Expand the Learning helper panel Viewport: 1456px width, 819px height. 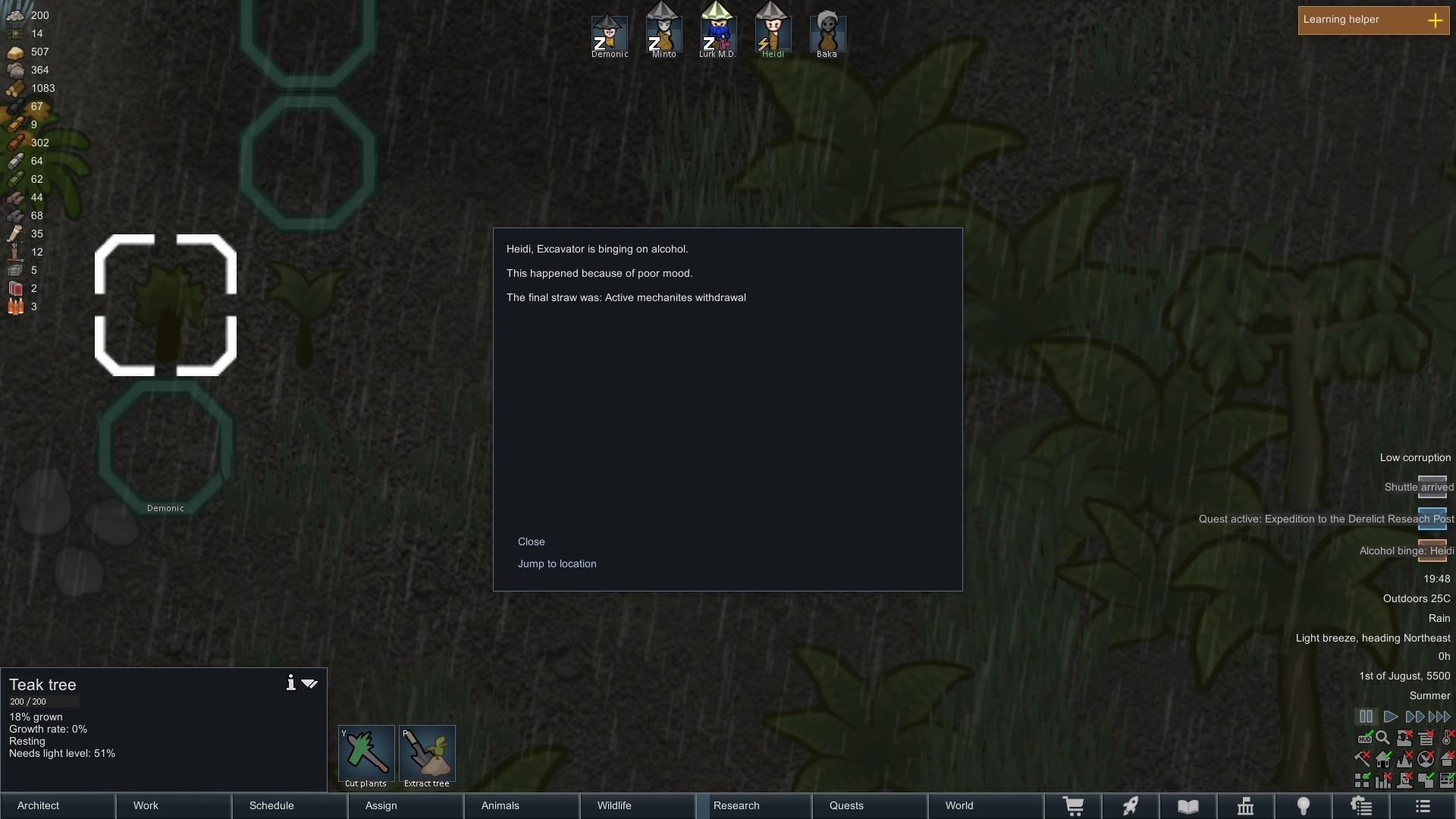pos(1435,20)
